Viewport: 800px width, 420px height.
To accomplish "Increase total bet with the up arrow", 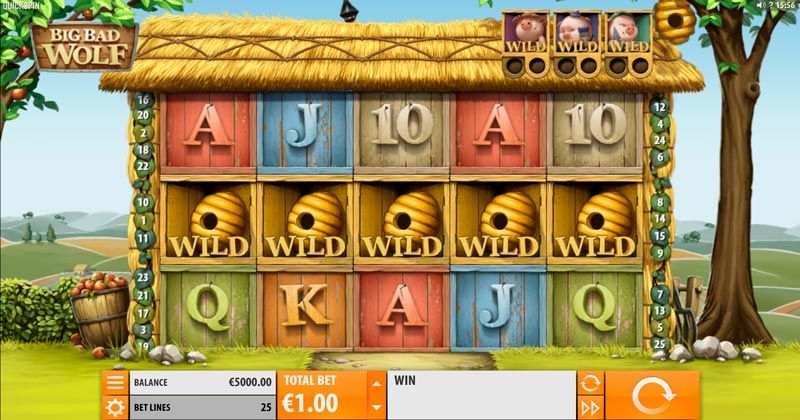I will coord(376,383).
